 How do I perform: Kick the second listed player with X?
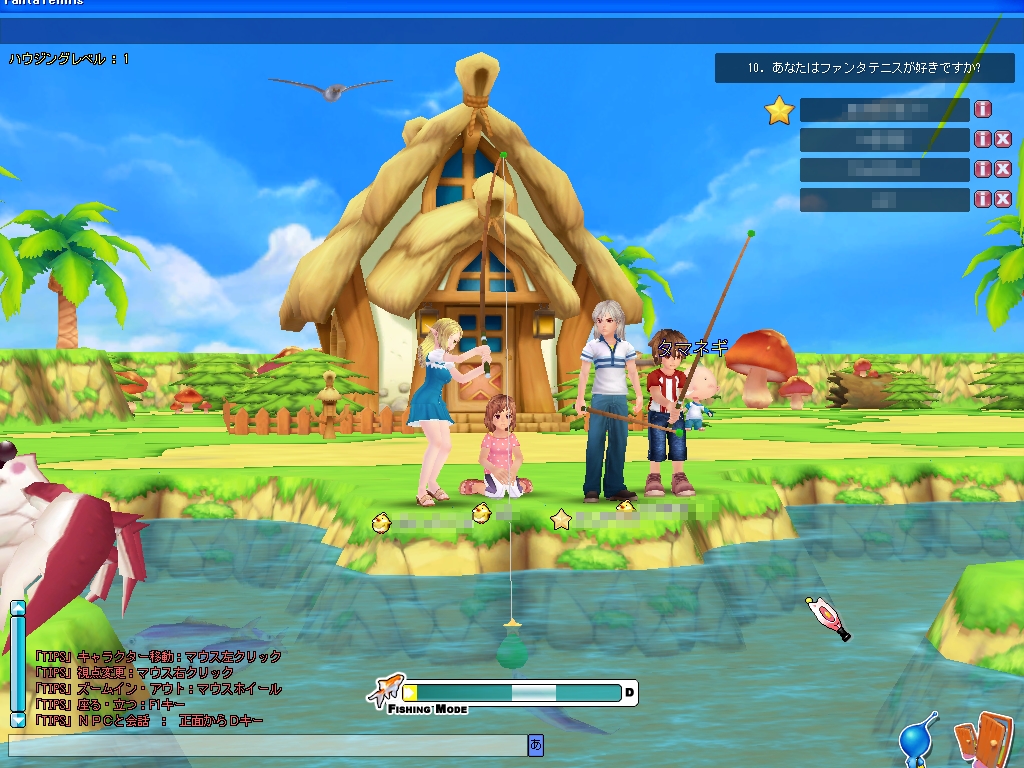click(x=1002, y=140)
